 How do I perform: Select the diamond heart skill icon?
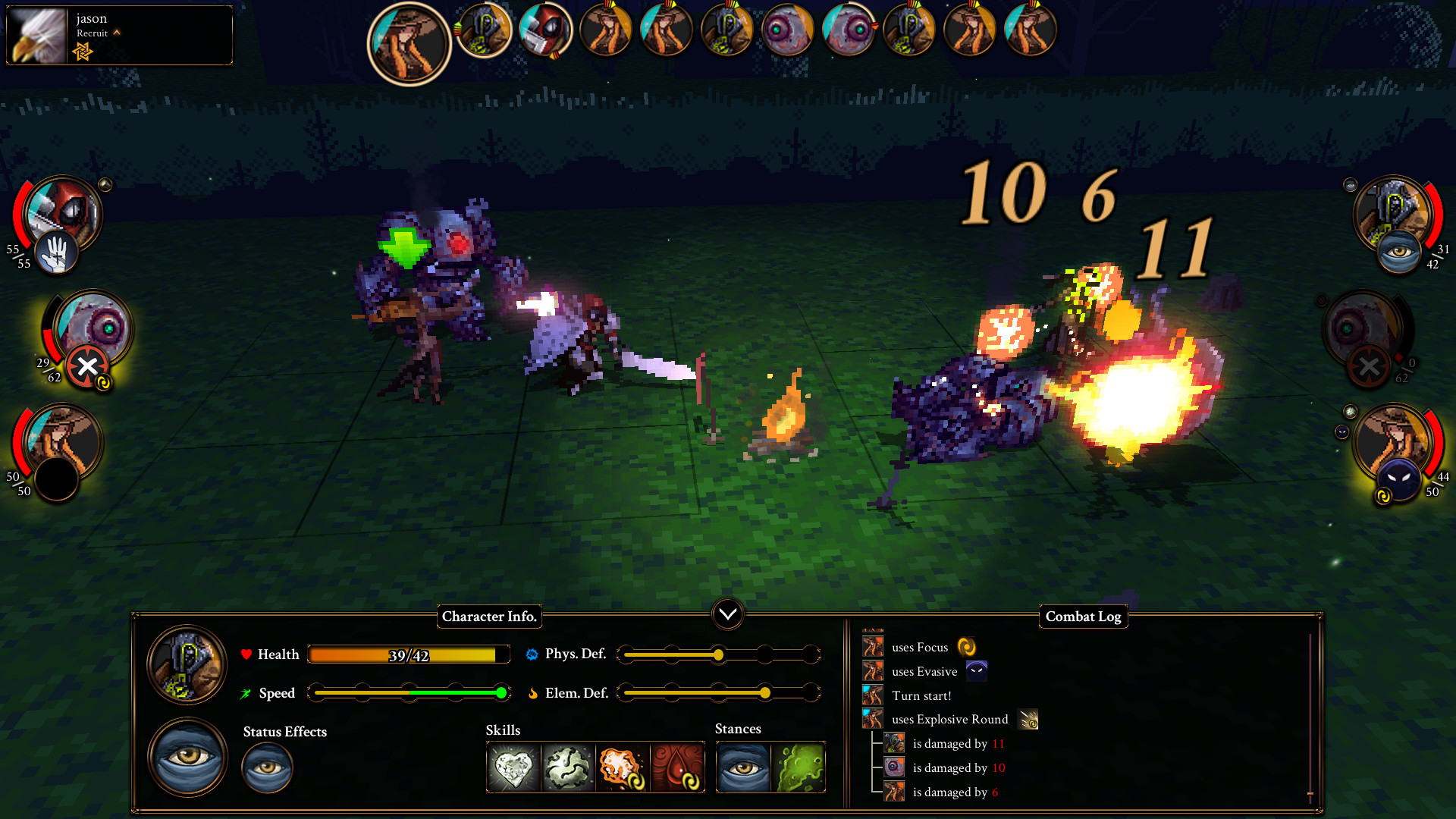[512, 767]
